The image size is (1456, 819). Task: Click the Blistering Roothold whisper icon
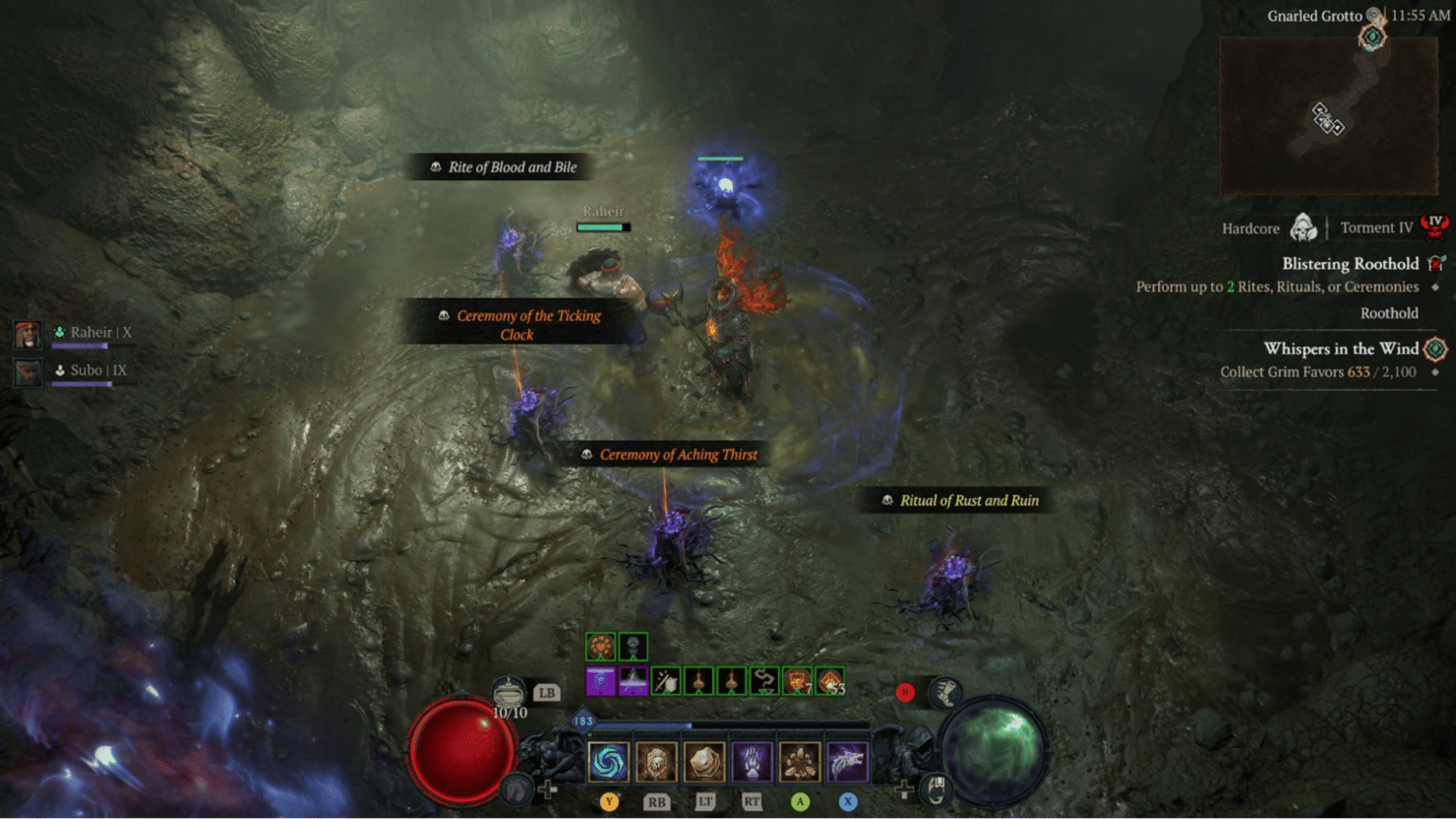[1435, 263]
